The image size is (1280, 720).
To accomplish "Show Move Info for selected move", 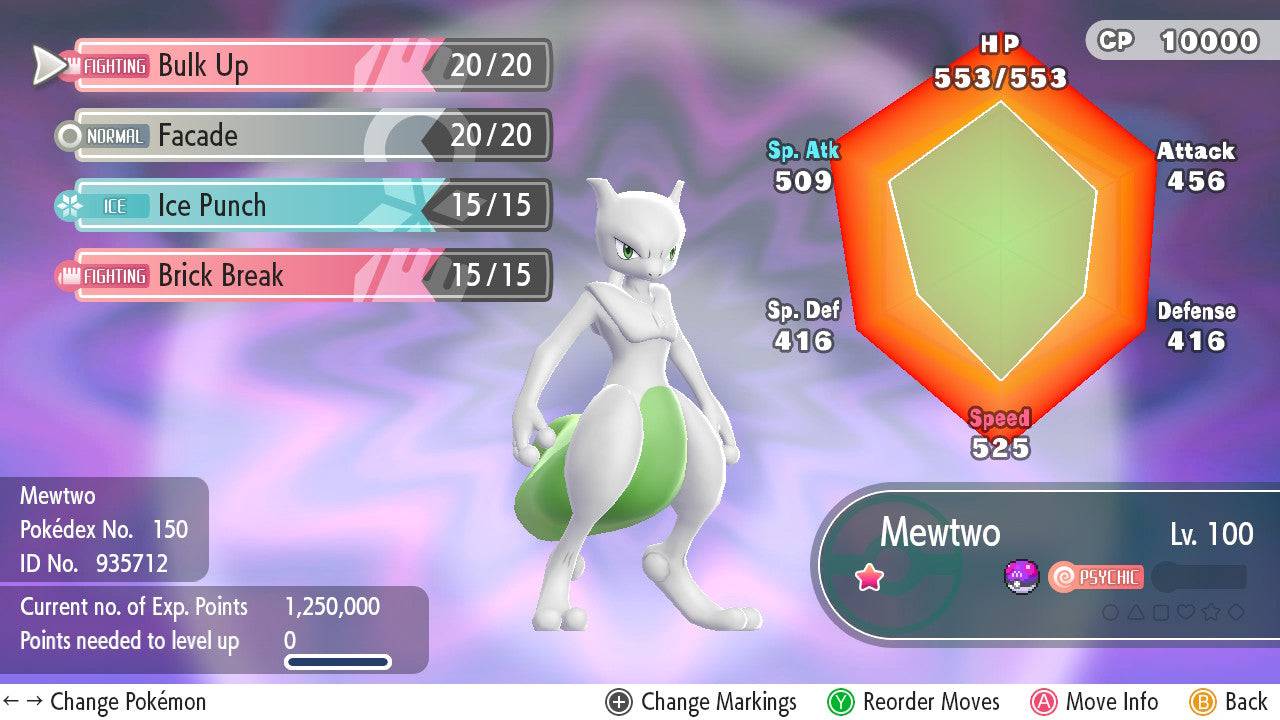I will click(x=1095, y=702).
